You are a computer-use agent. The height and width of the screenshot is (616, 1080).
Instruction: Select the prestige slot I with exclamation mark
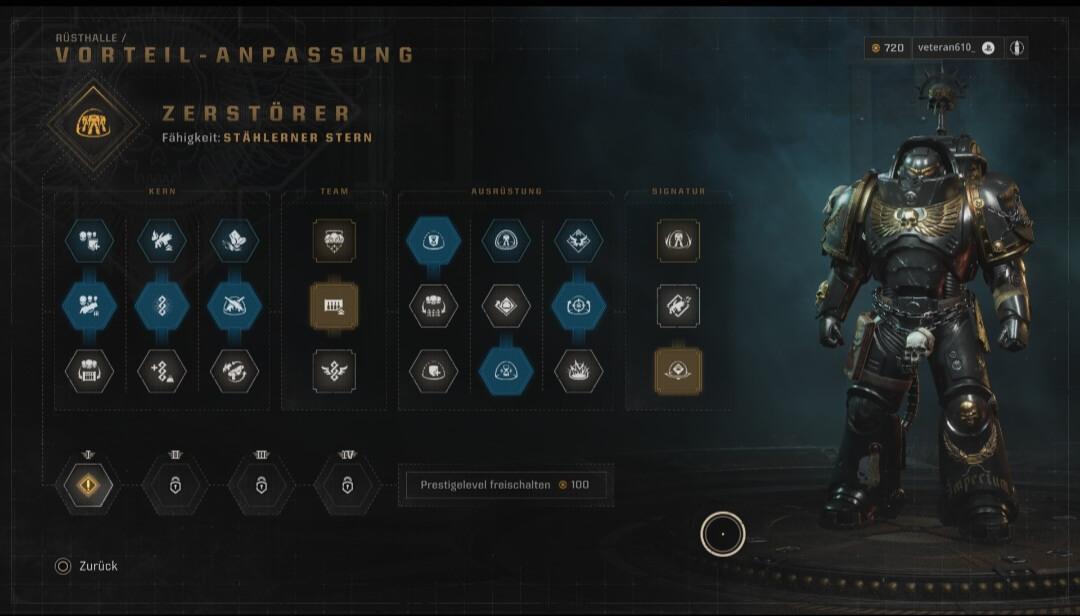tap(88, 485)
